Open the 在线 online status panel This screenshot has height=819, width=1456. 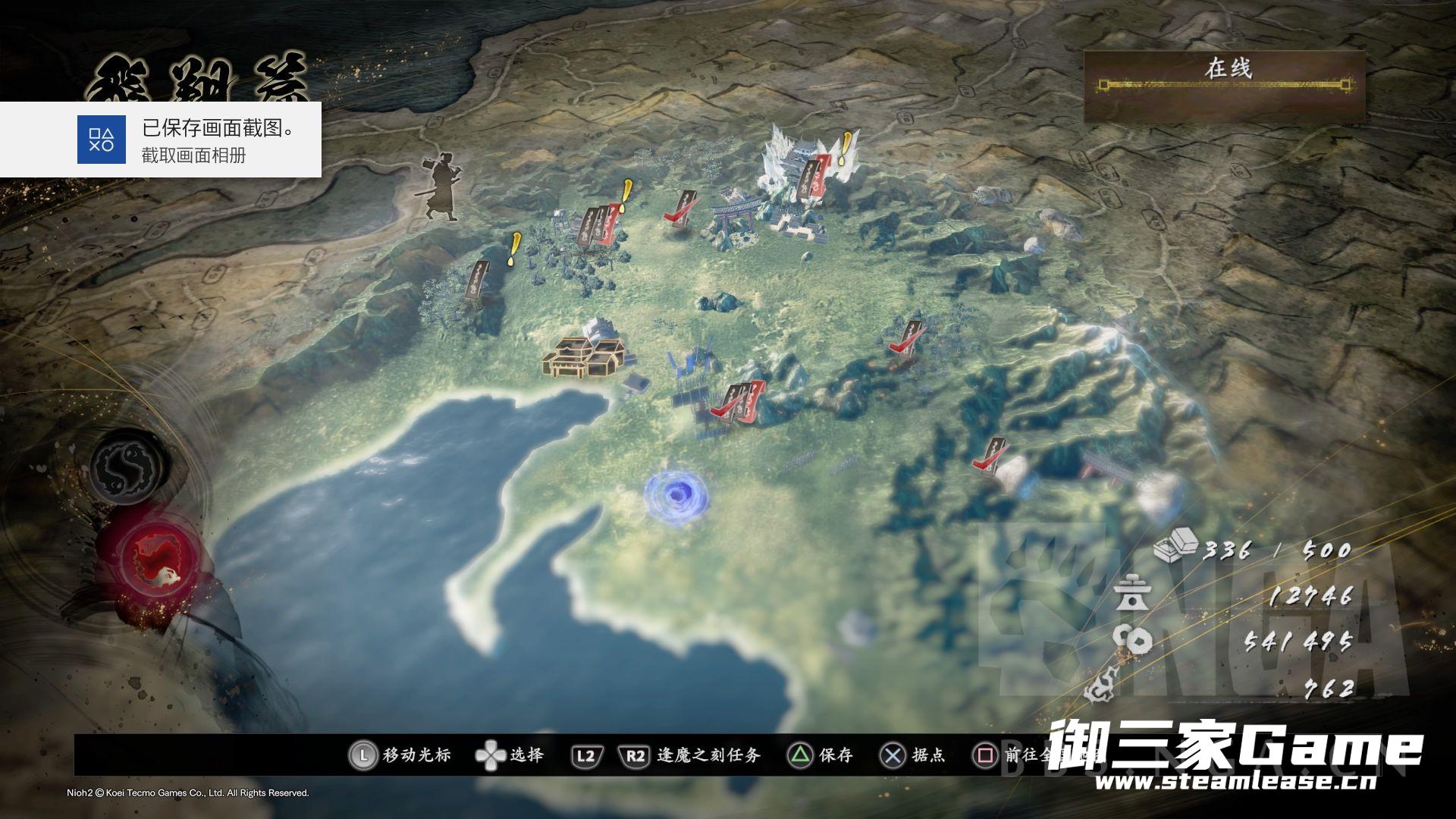pos(1225,84)
